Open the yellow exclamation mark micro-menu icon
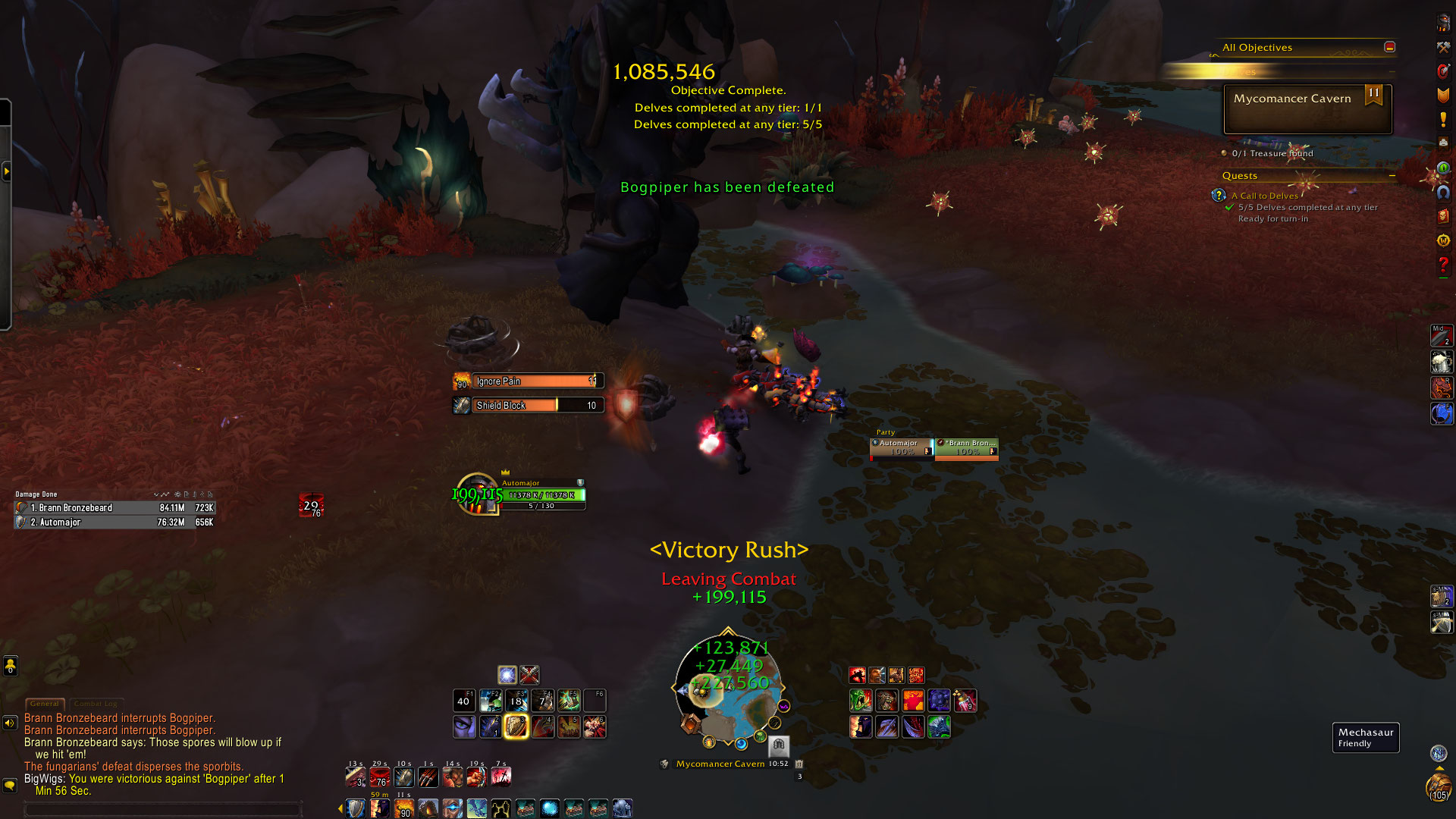The height and width of the screenshot is (819, 1456). pos(1443,120)
